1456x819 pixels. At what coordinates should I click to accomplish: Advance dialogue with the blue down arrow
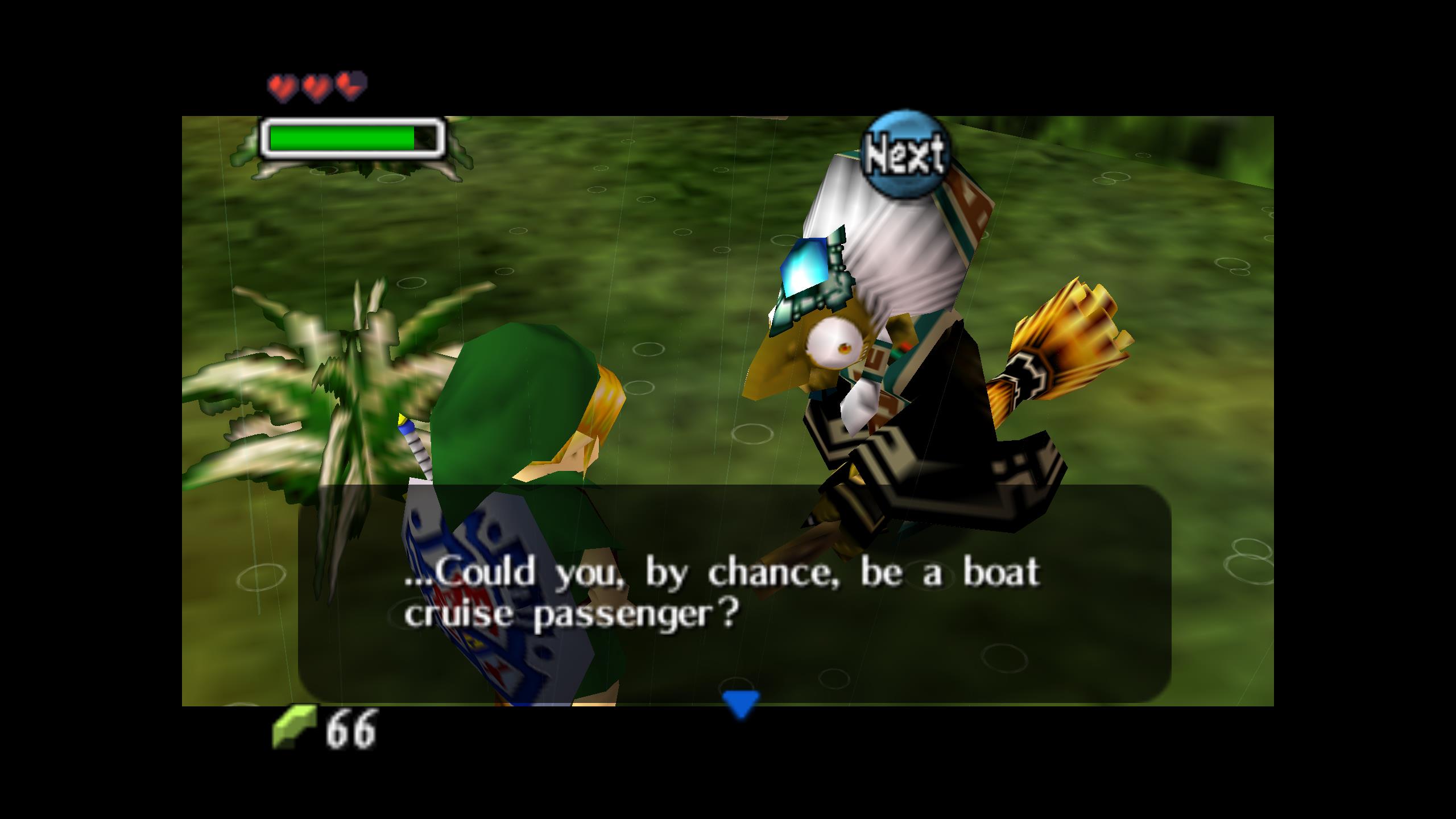(x=741, y=704)
